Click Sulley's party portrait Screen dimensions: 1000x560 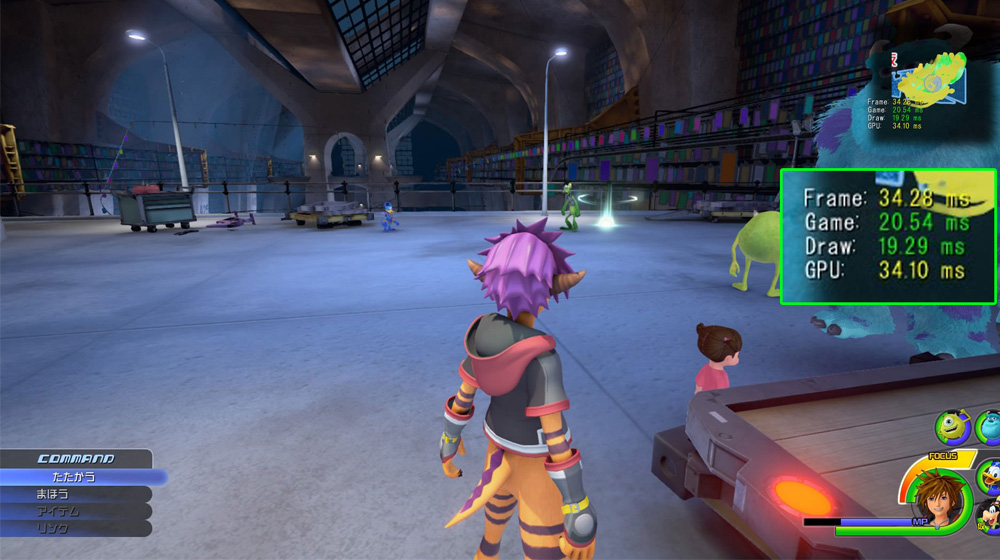tap(989, 428)
